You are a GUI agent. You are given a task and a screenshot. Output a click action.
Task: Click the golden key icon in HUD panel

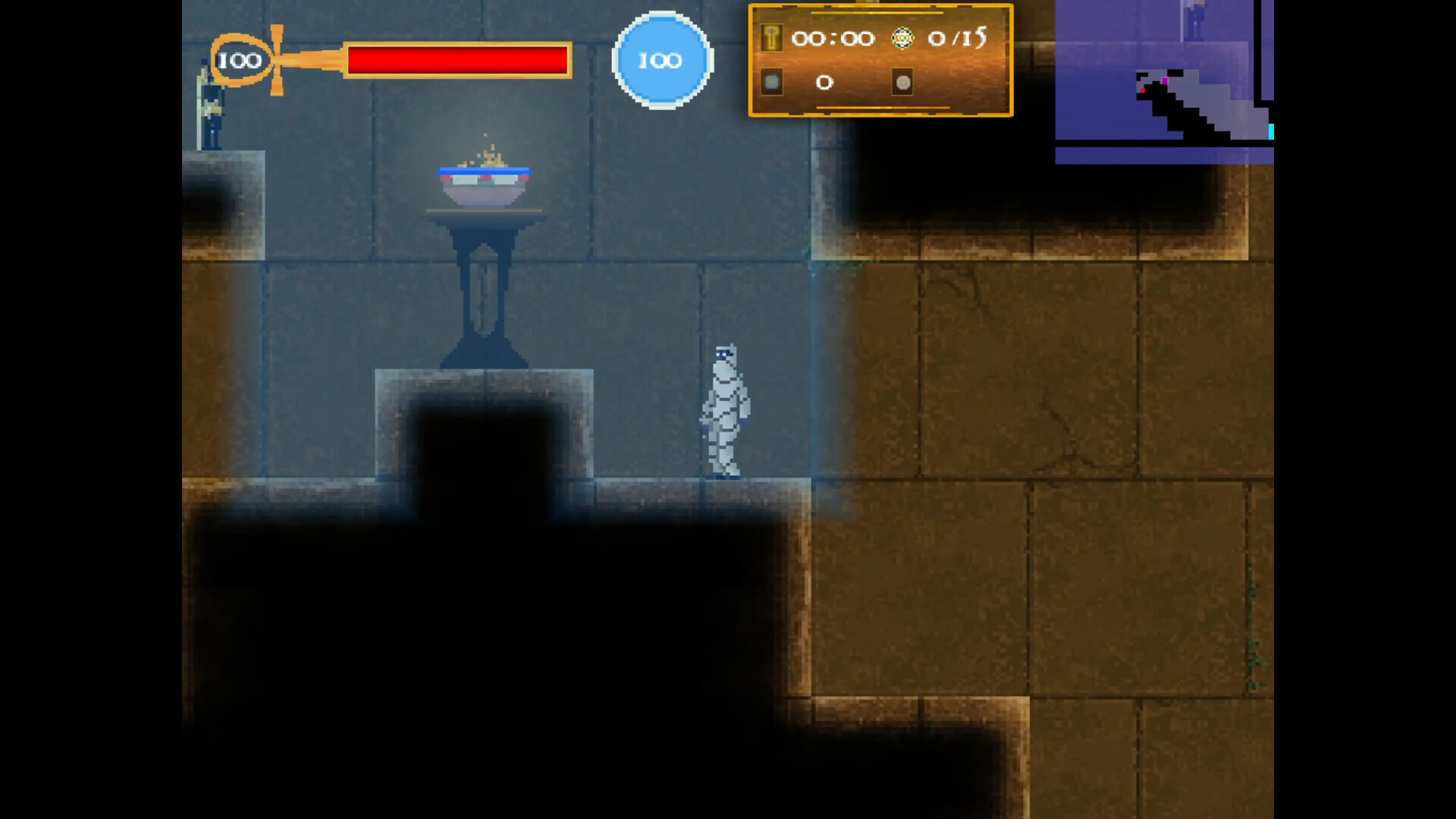[773, 39]
